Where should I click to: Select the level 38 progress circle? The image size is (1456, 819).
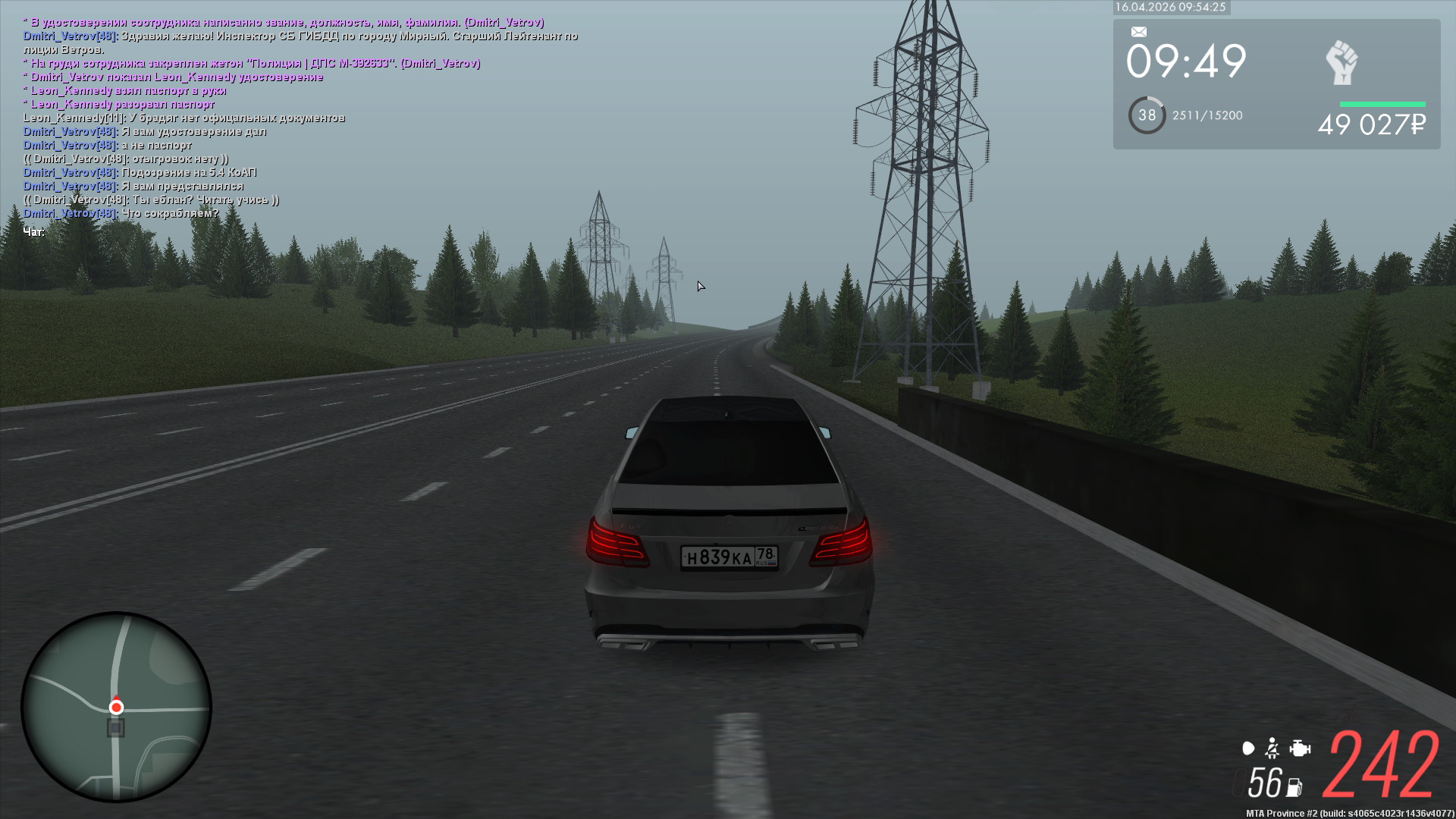1147,115
